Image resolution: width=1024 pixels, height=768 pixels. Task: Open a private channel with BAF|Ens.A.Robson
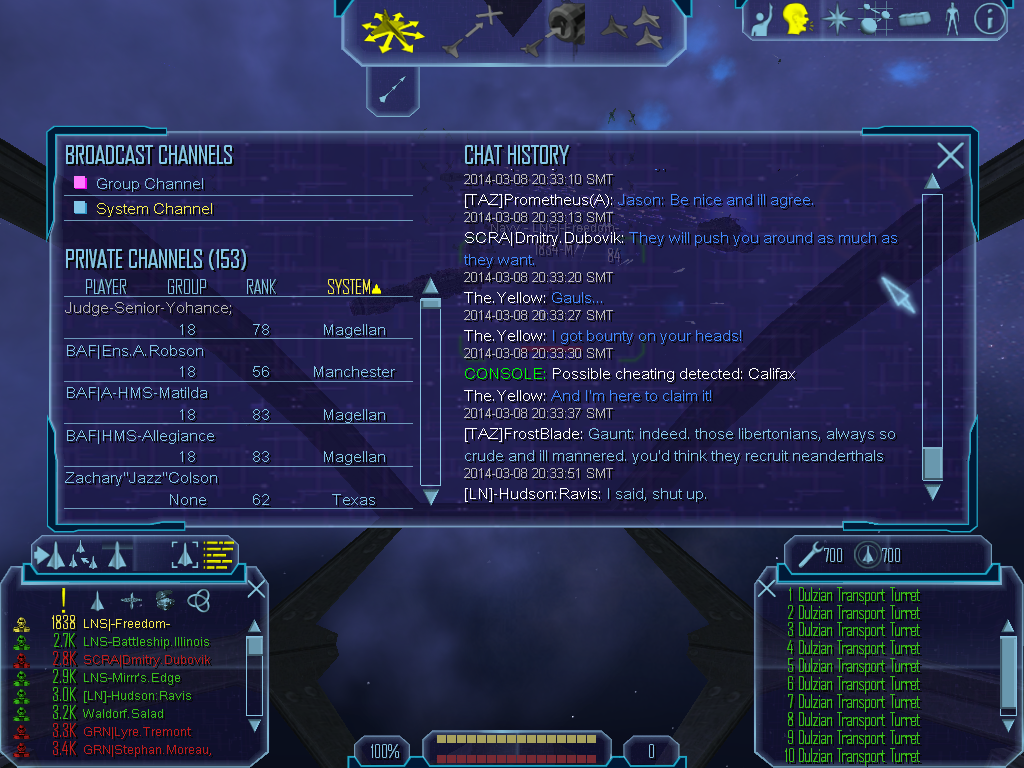tap(134, 351)
